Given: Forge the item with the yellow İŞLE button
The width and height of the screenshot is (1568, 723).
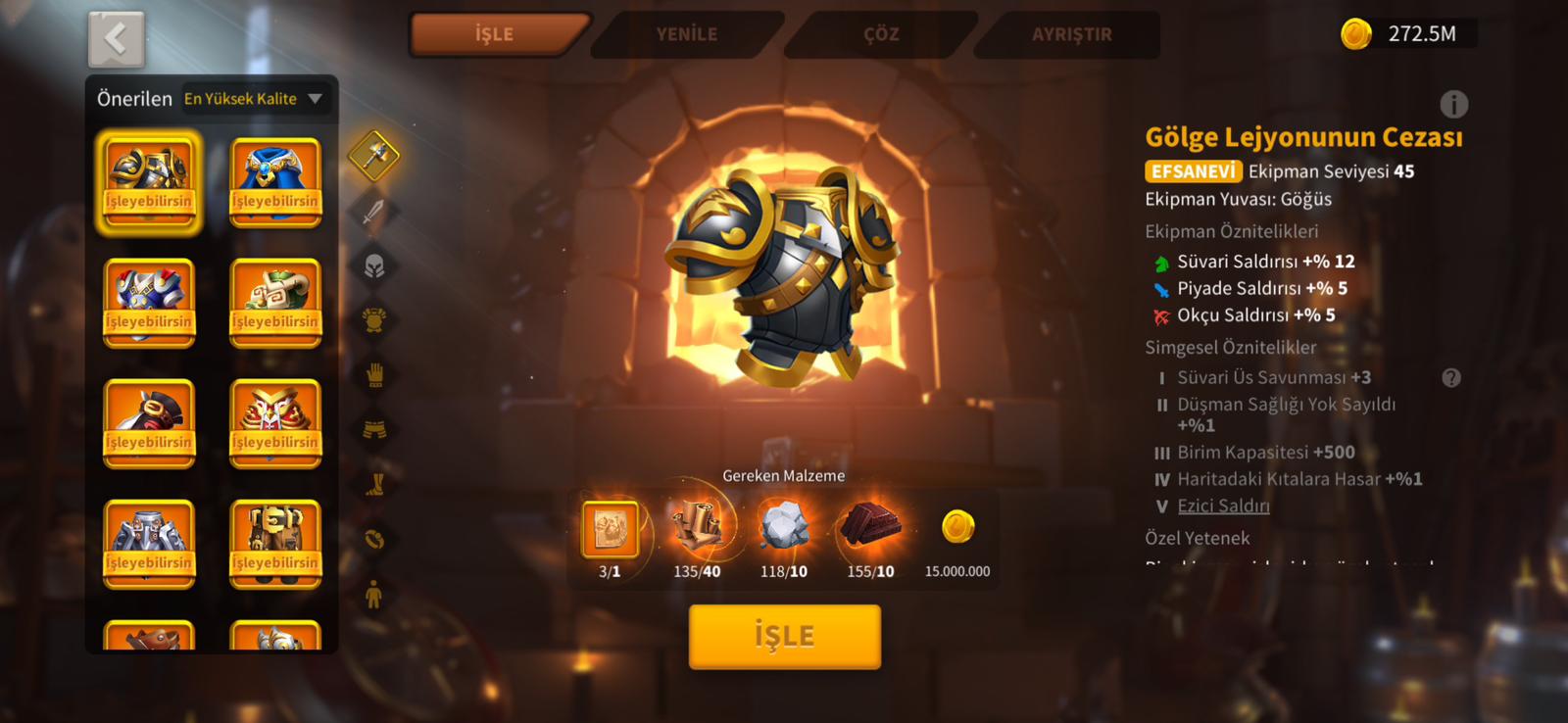Looking at the screenshot, I should coord(784,636).
